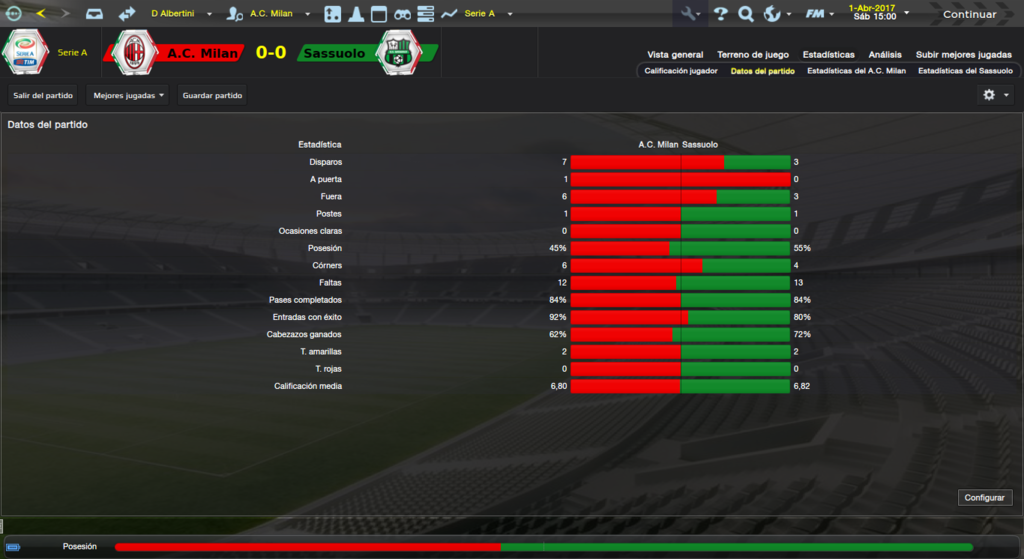Switch to the Vista general tab
Viewport: 1024px width, 559px height.
pyautogui.click(x=675, y=55)
